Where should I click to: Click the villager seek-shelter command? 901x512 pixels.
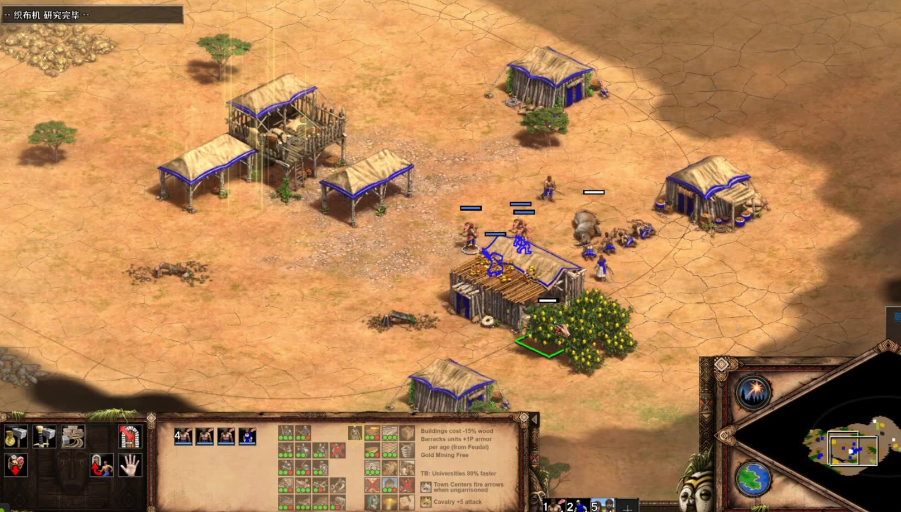pos(101,465)
